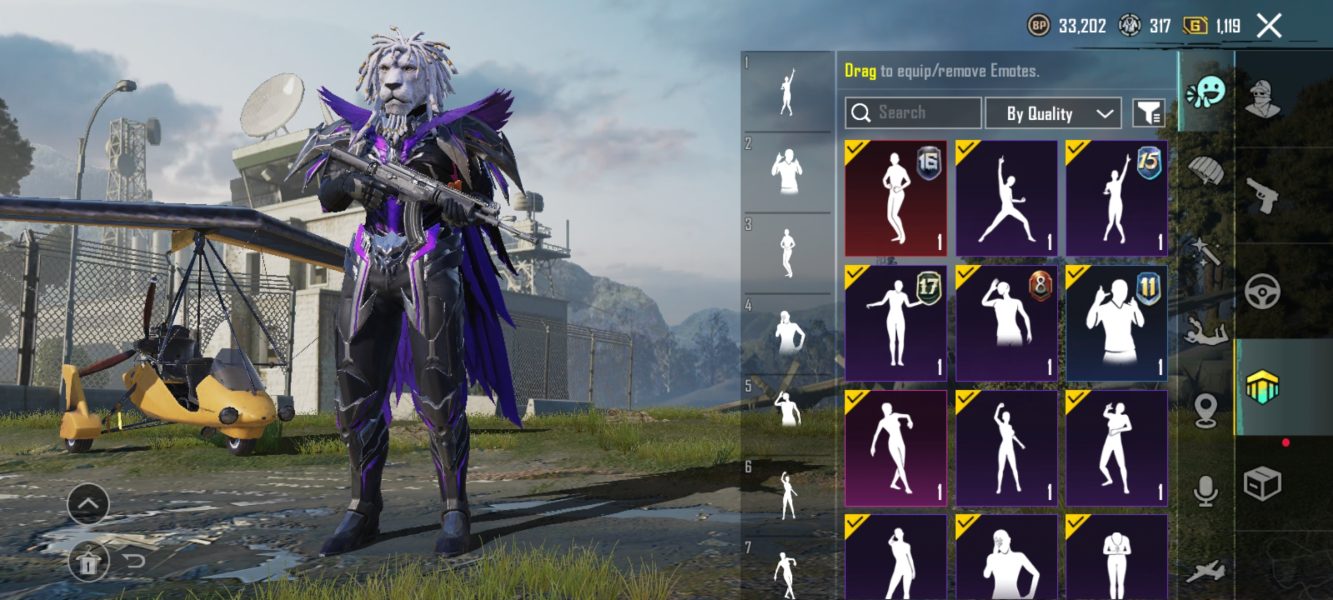Select equipped emote slot 2
Screen dimensions: 1333x600
787,172
